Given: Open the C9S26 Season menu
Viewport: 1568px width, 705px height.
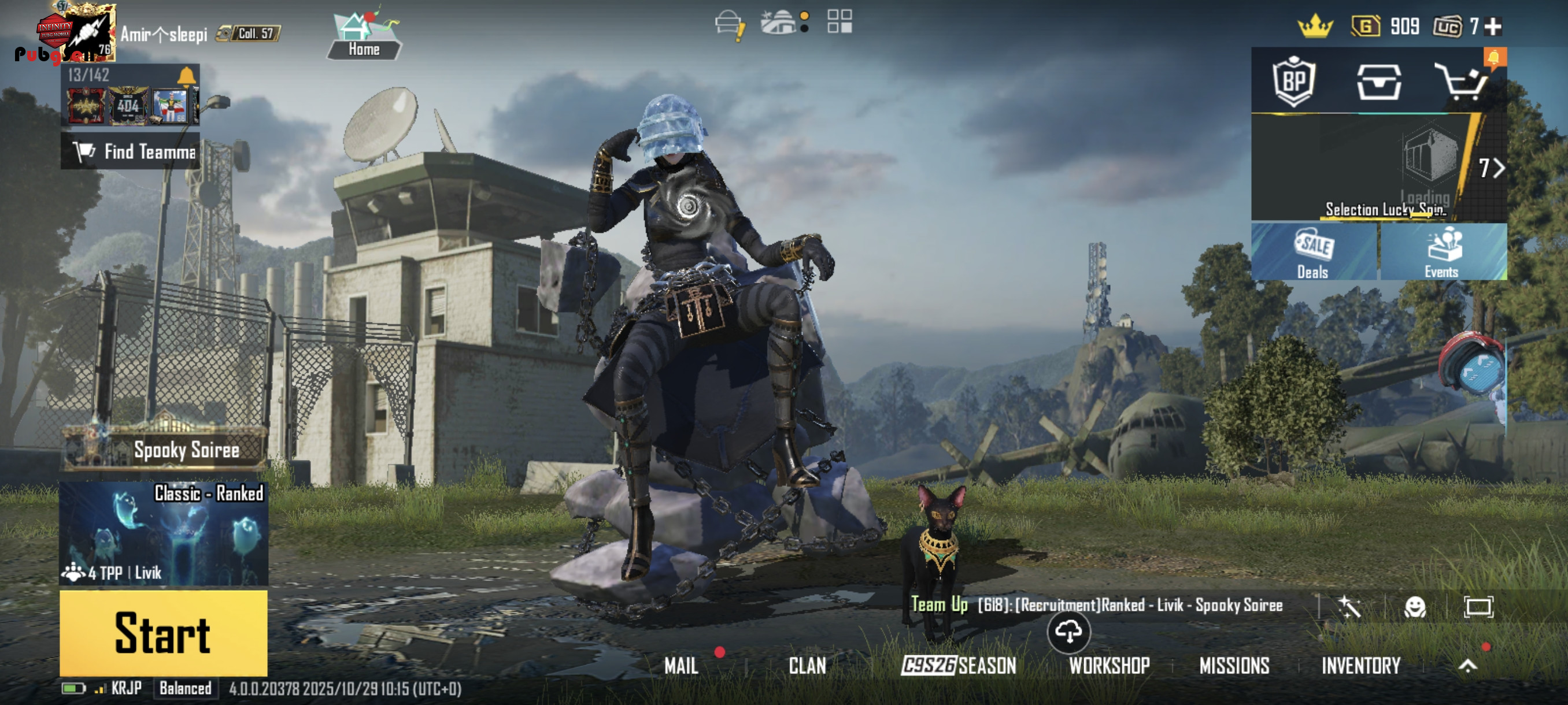Looking at the screenshot, I should (x=959, y=666).
